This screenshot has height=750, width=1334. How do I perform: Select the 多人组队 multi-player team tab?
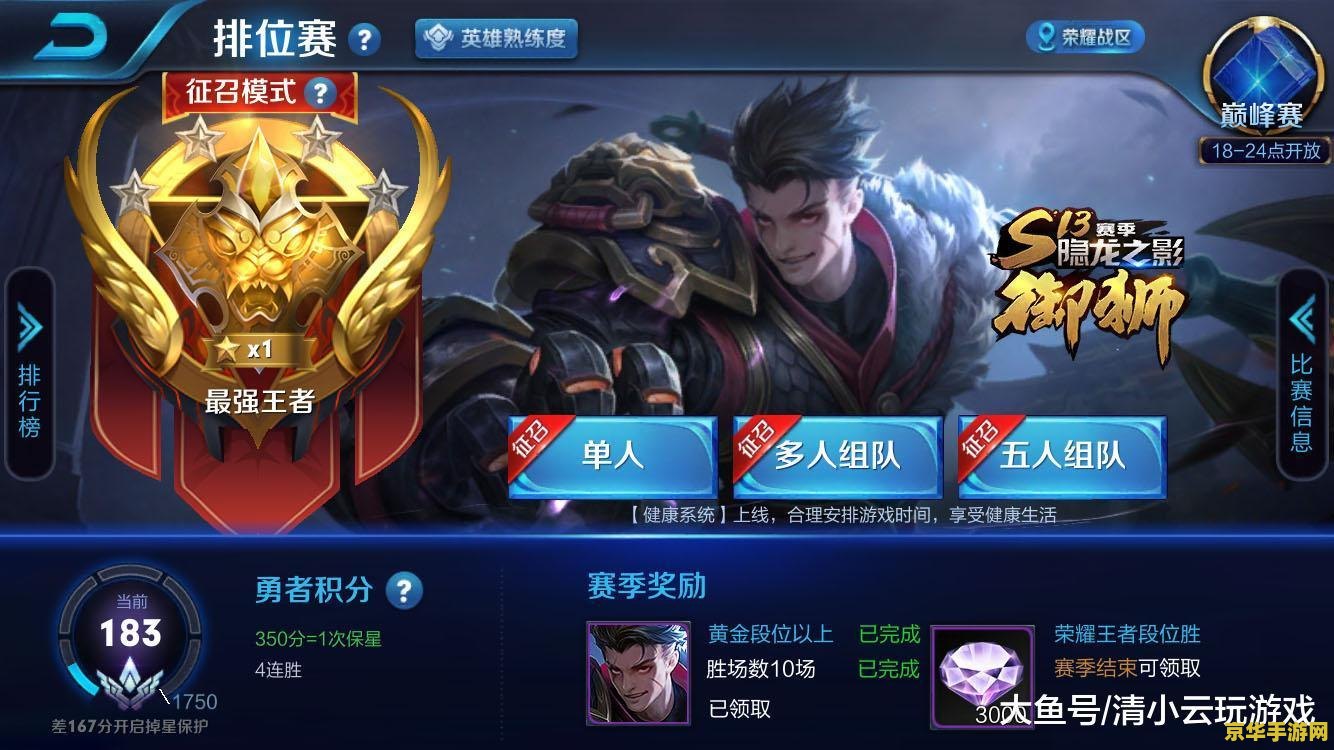click(838, 455)
